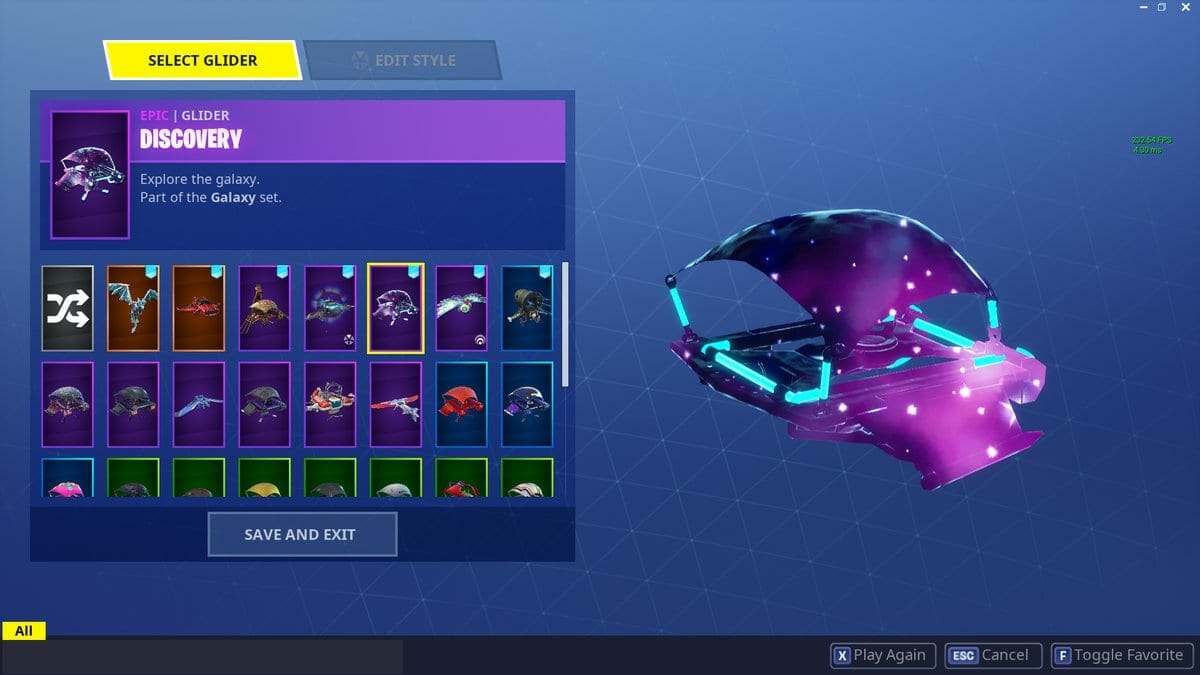Image resolution: width=1200 pixels, height=675 pixels.
Task: Select the All filter tab
Action: point(24,631)
